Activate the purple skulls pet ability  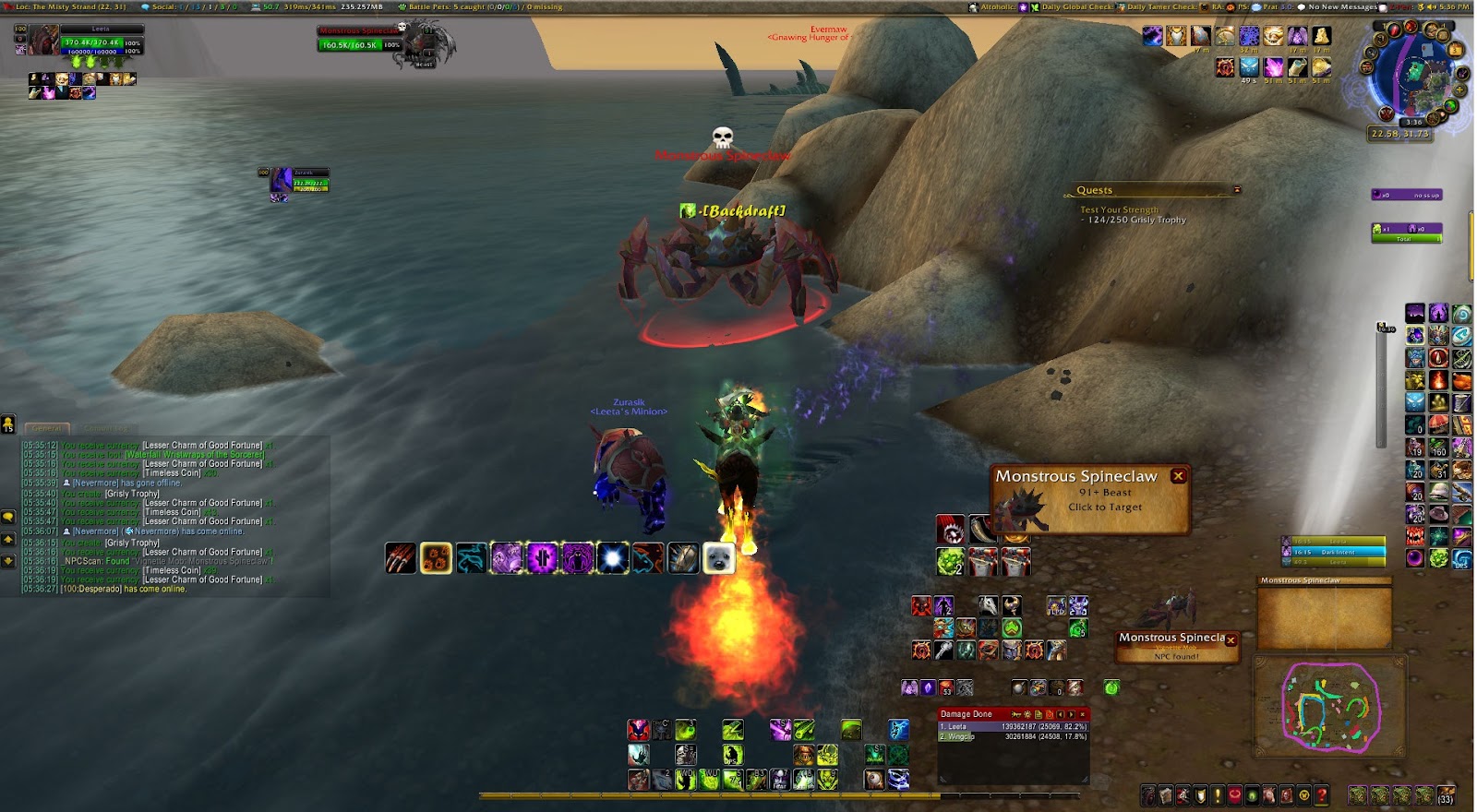tap(507, 558)
